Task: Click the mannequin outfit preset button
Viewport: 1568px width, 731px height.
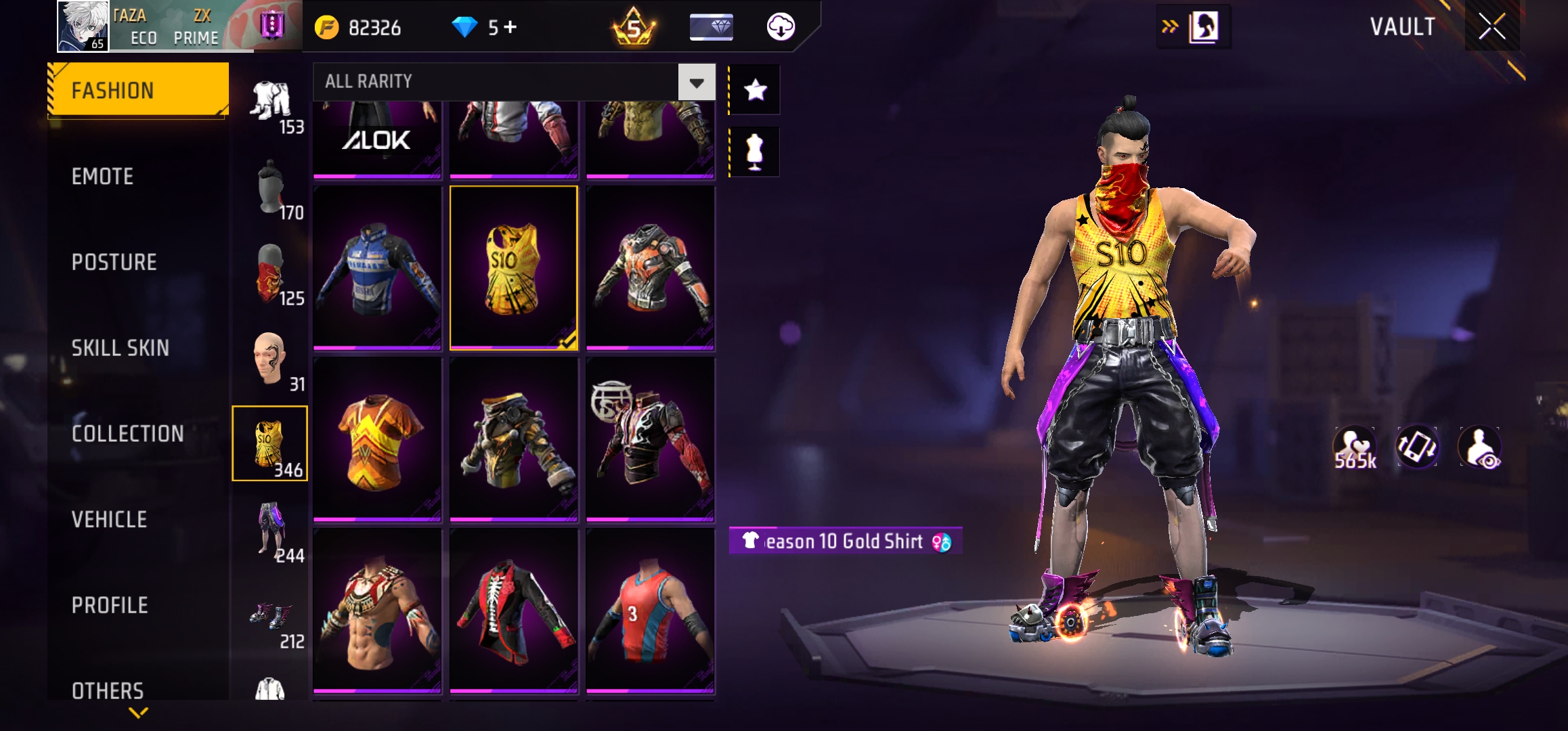Action: pyautogui.click(x=754, y=152)
